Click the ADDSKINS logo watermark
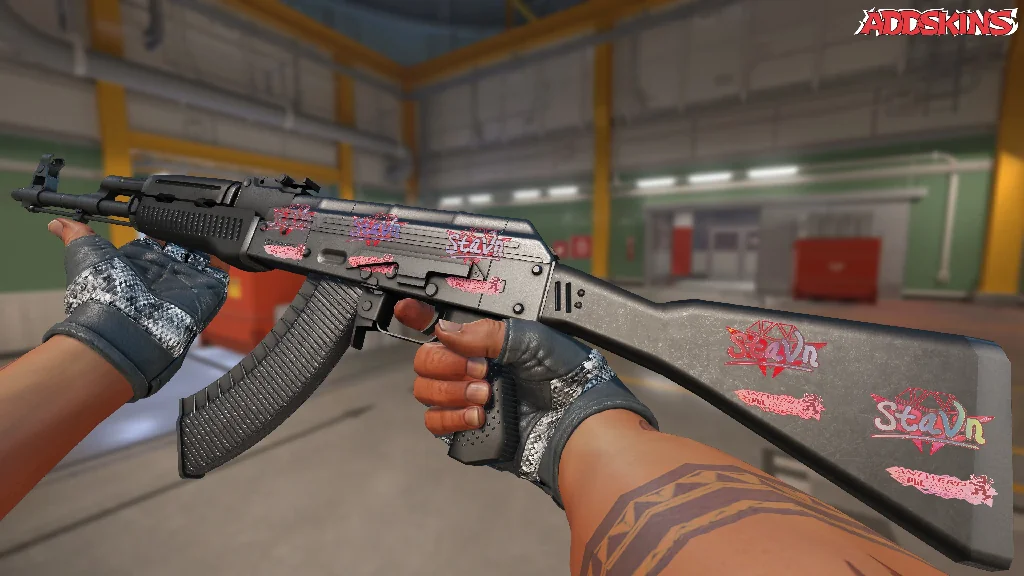Image resolution: width=1024 pixels, height=576 pixels. pyautogui.click(x=936, y=22)
